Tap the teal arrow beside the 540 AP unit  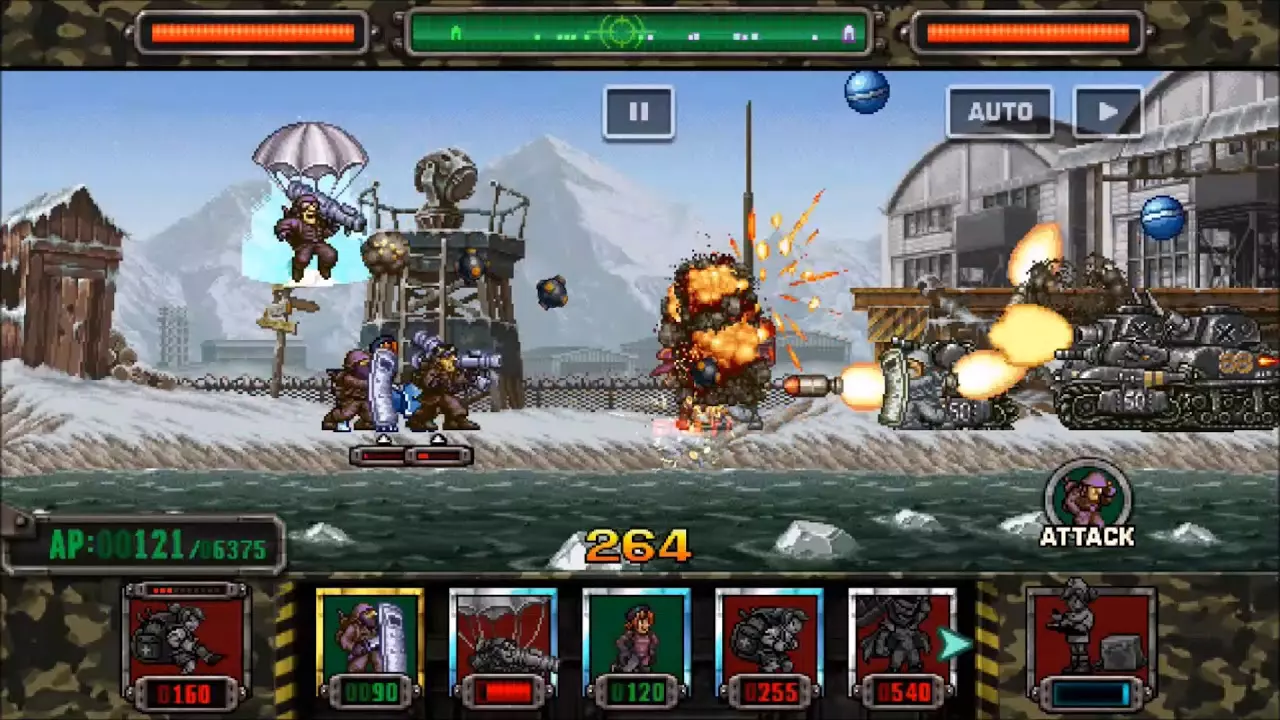pos(955,645)
